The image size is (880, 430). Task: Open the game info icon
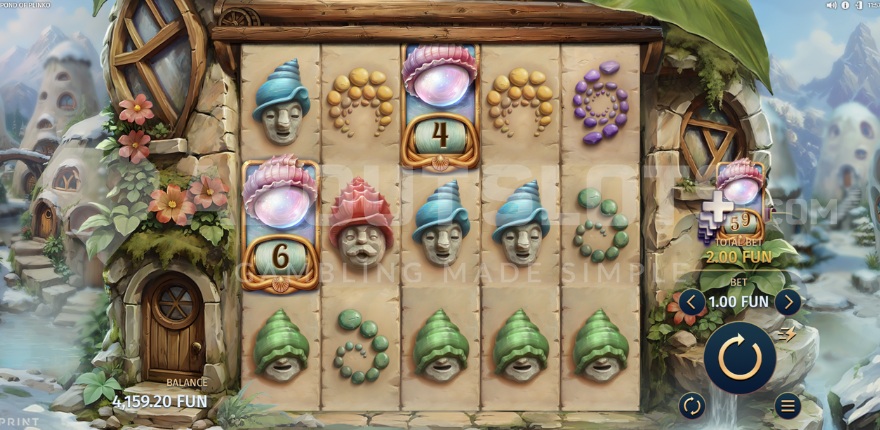coord(845,5)
